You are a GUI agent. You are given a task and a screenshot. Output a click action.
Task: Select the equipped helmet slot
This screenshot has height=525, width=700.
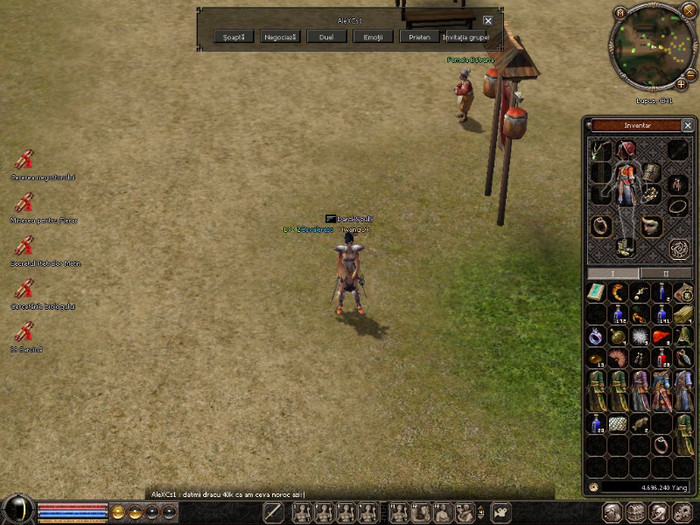[626, 150]
